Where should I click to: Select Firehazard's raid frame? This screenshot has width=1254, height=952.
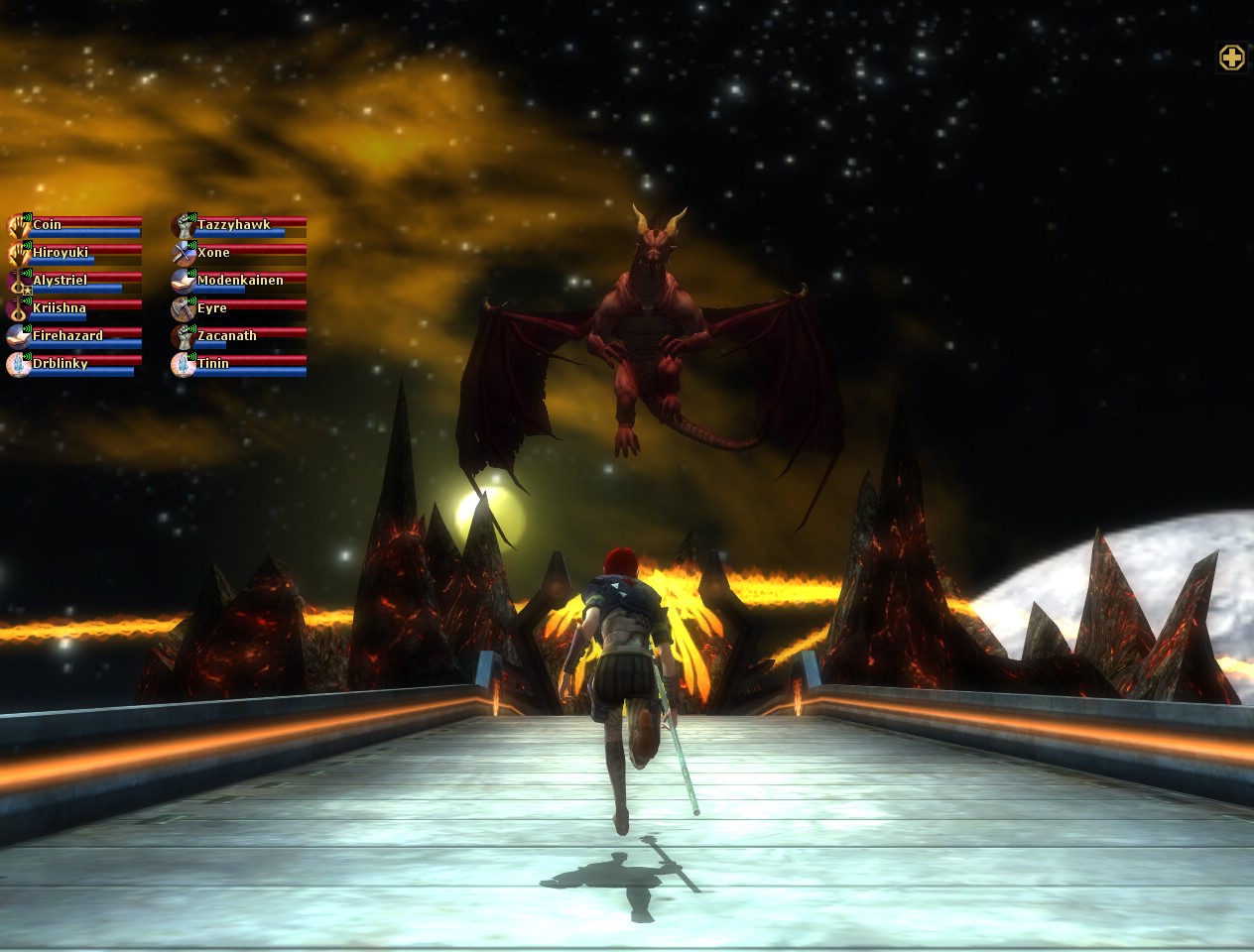[75, 336]
